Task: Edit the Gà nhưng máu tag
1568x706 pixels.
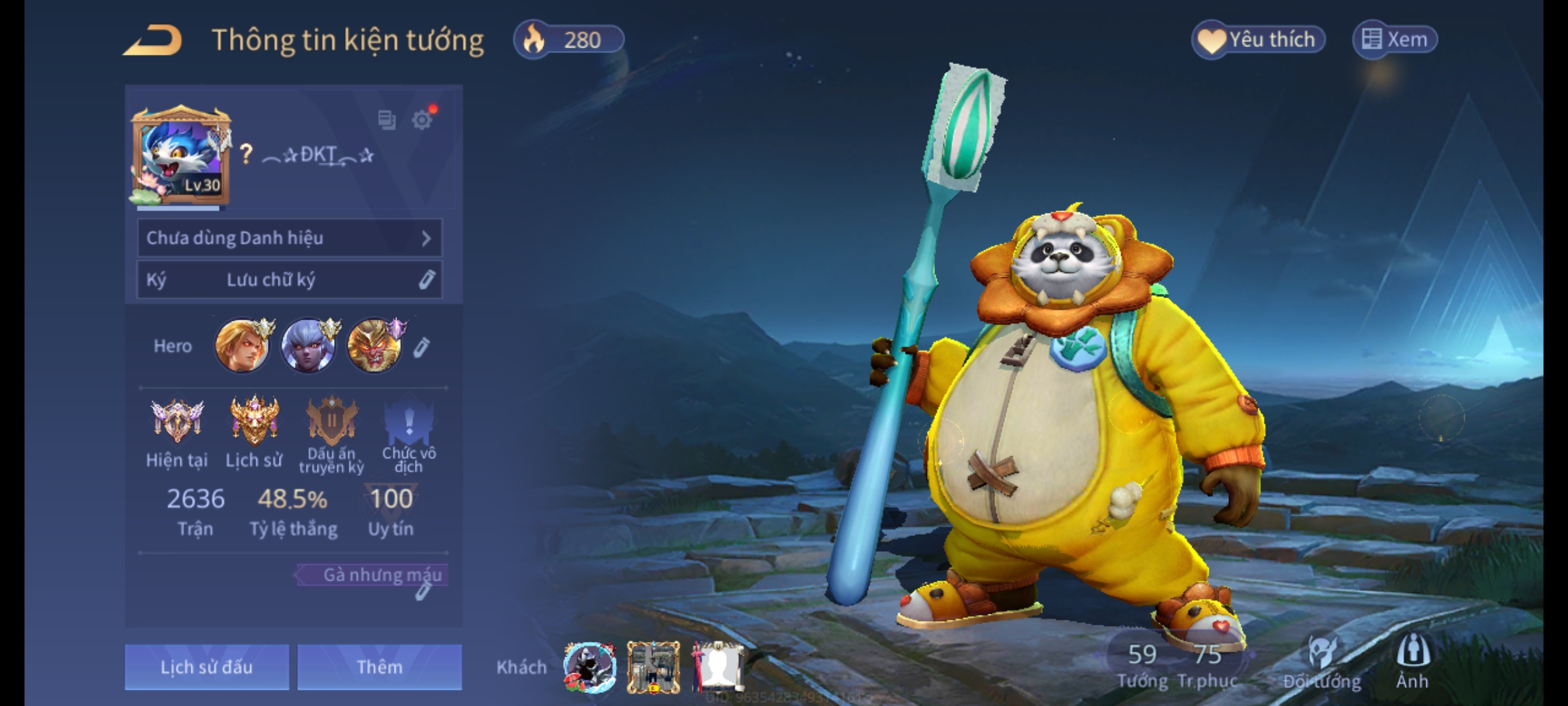Action: pyautogui.click(x=423, y=592)
